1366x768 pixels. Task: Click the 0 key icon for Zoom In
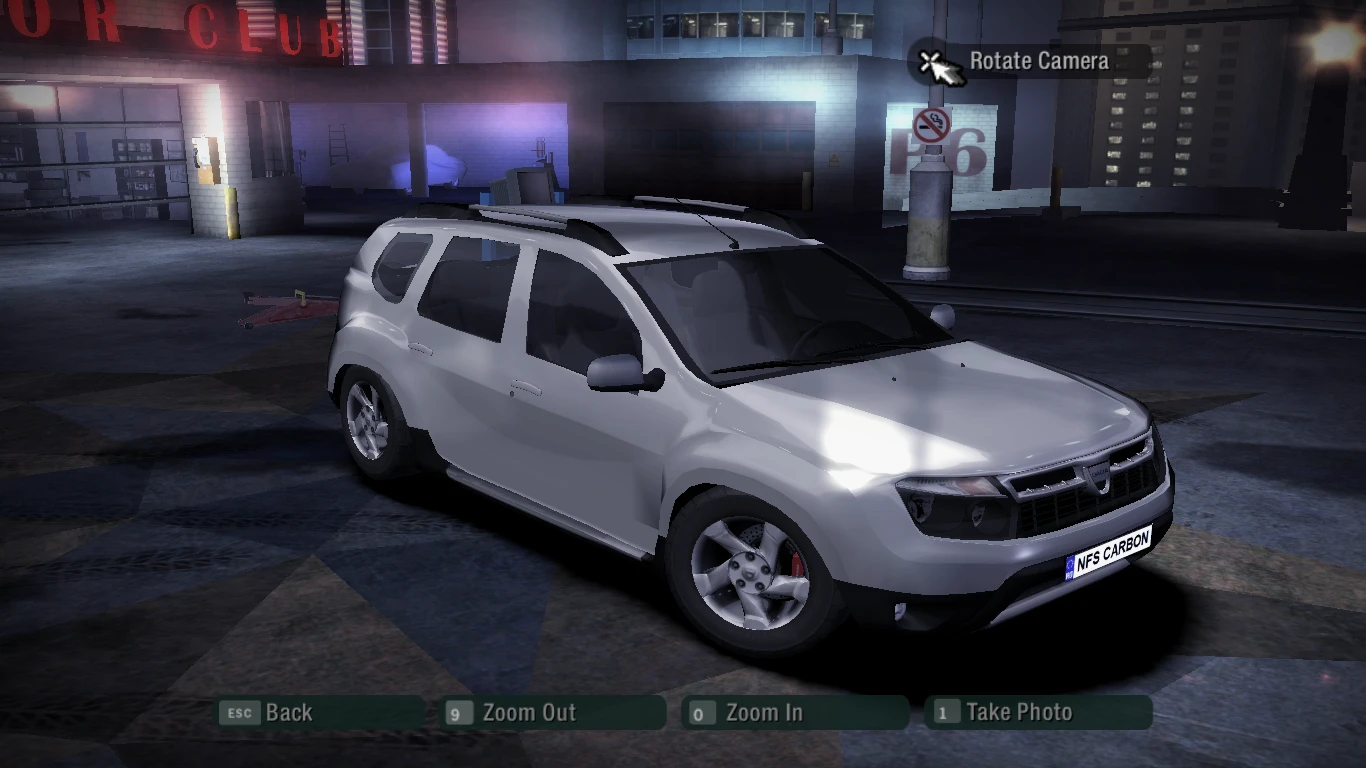pyautogui.click(x=704, y=713)
